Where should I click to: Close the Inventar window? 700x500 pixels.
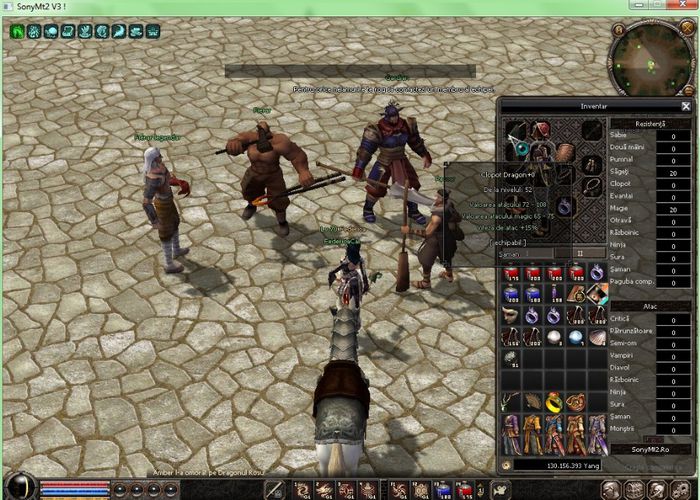pyautogui.click(x=686, y=105)
